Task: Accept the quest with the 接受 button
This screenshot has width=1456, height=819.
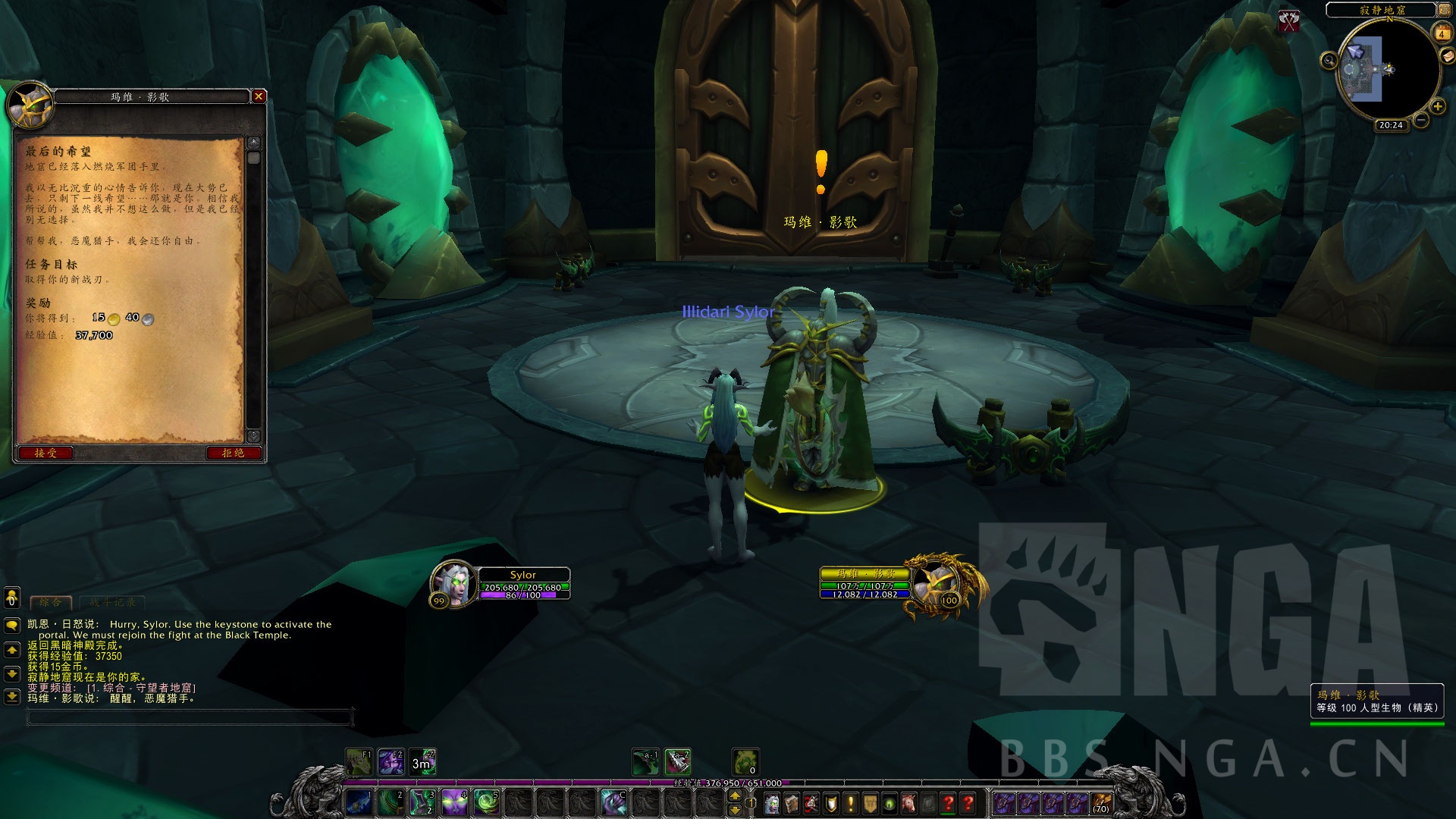Action: point(45,453)
